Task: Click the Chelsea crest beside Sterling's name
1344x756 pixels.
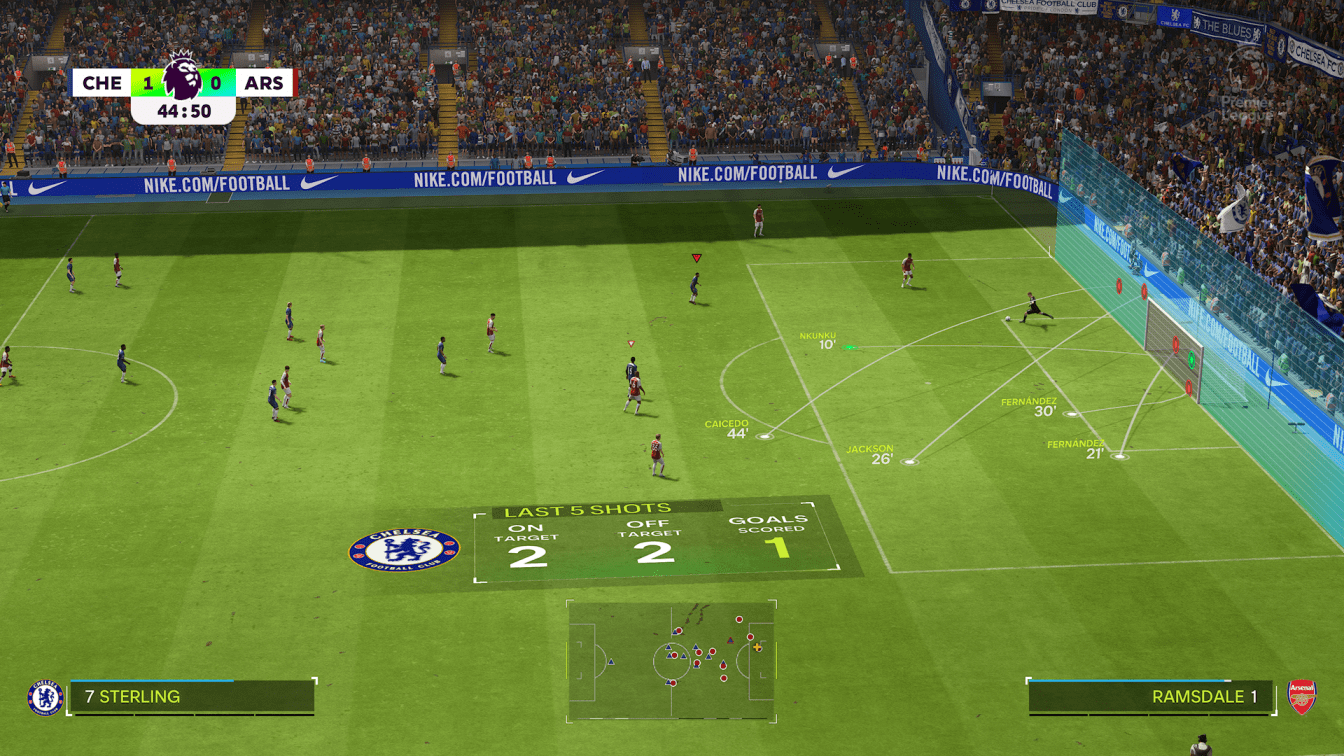Action: [45, 697]
